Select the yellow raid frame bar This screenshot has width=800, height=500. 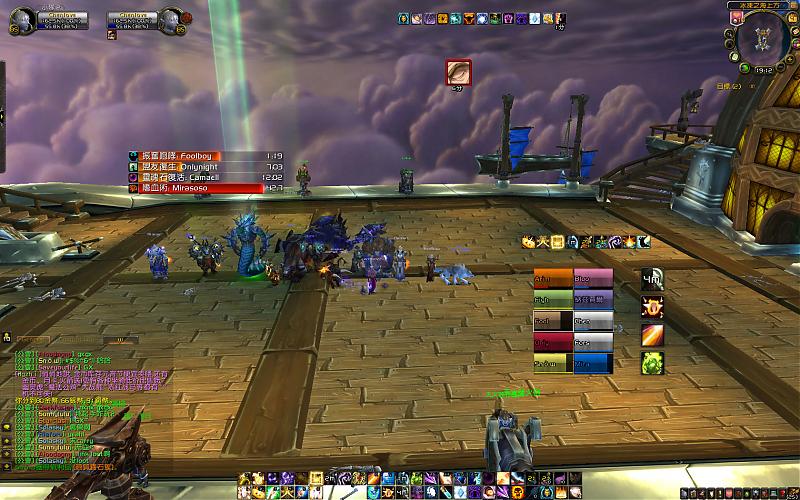coord(553,364)
